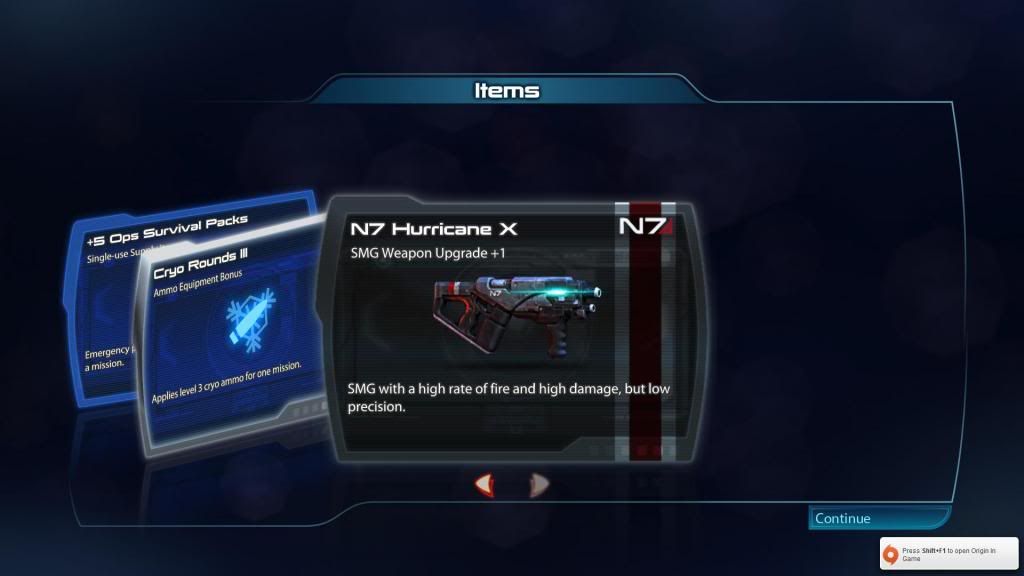Show the previous item card
Viewport: 1024px width, 576px height.
(484, 486)
